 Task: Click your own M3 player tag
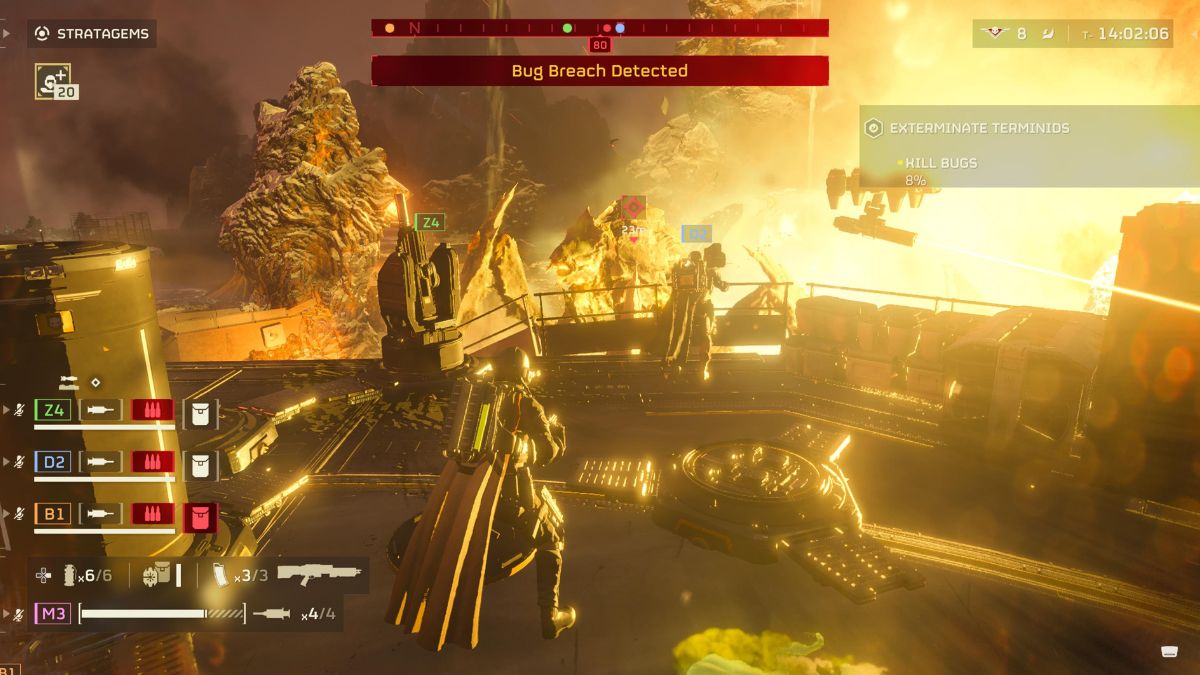[x=53, y=613]
